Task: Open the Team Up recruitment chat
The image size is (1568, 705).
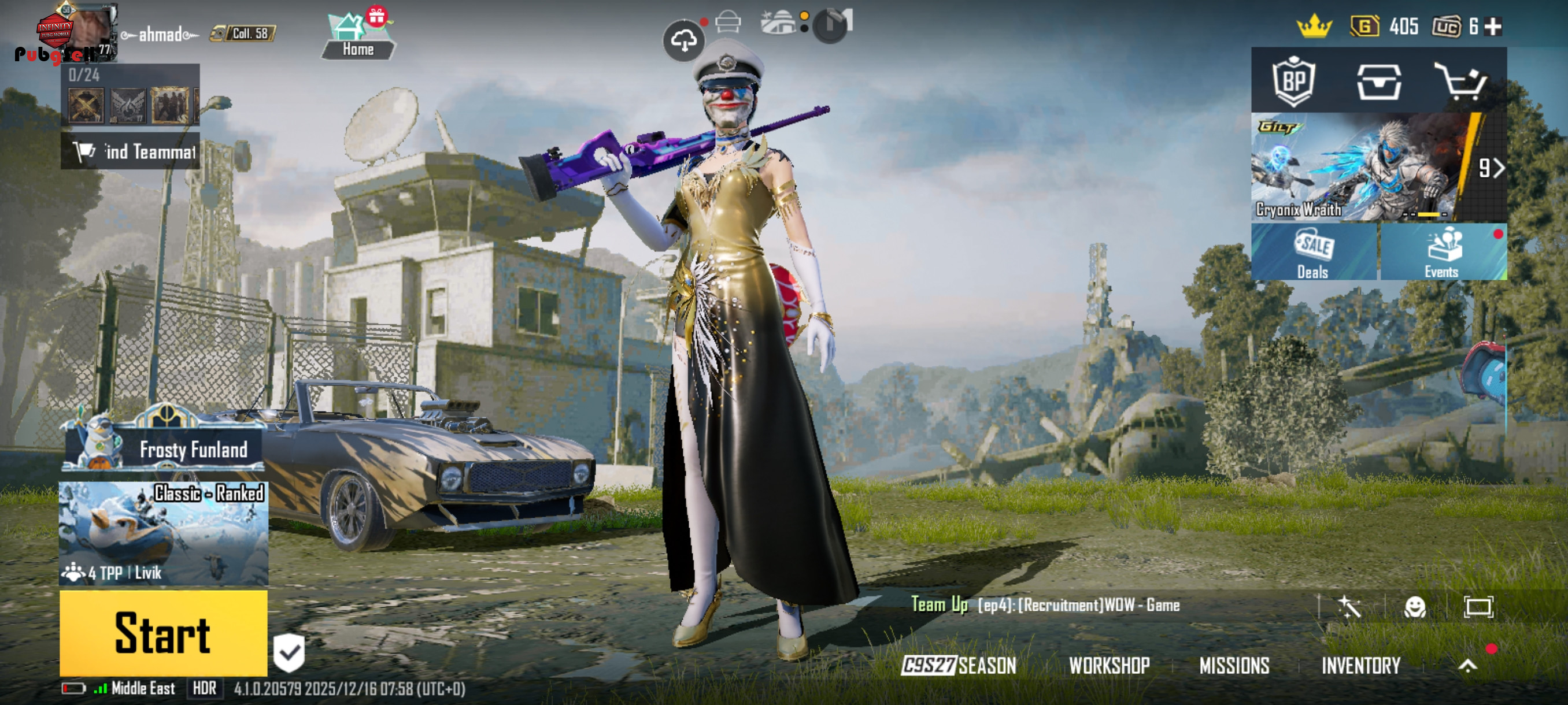Action: (x=1046, y=604)
